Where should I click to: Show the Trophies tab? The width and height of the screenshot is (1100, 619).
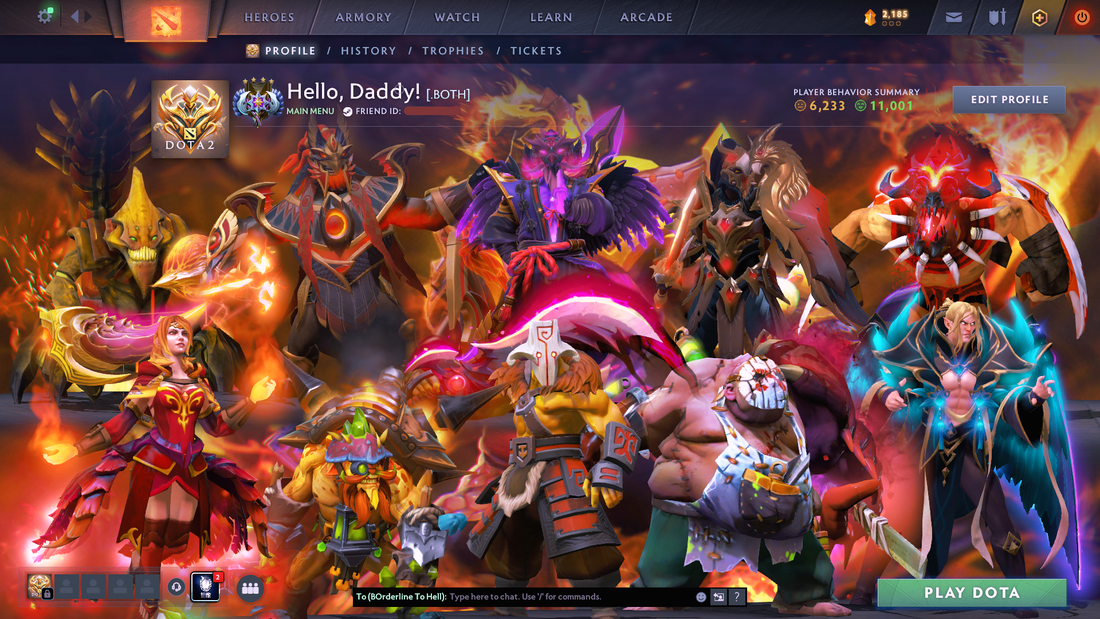[453, 51]
